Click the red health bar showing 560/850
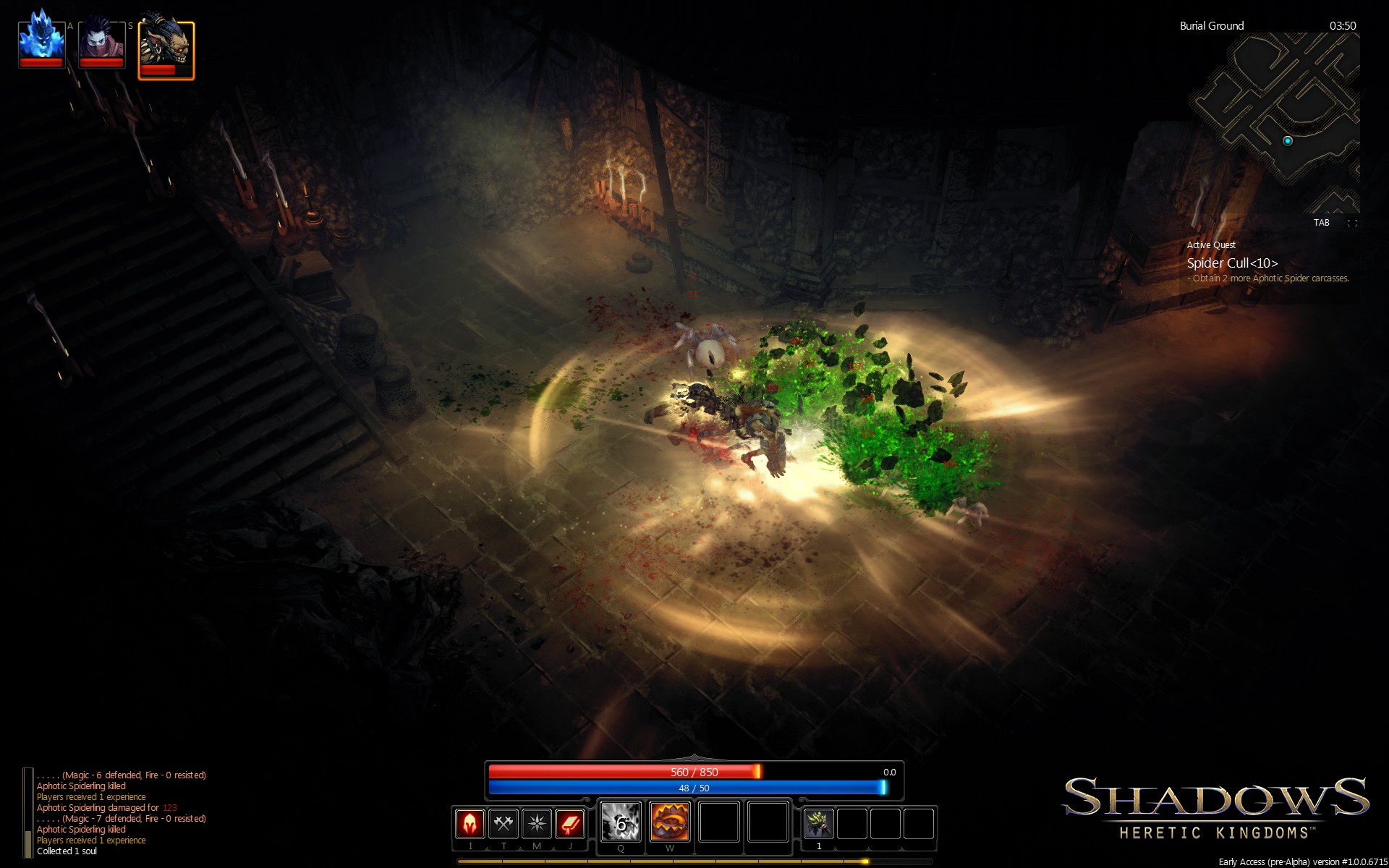This screenshot has width=1389, height=868. click(x=696, y=771)
